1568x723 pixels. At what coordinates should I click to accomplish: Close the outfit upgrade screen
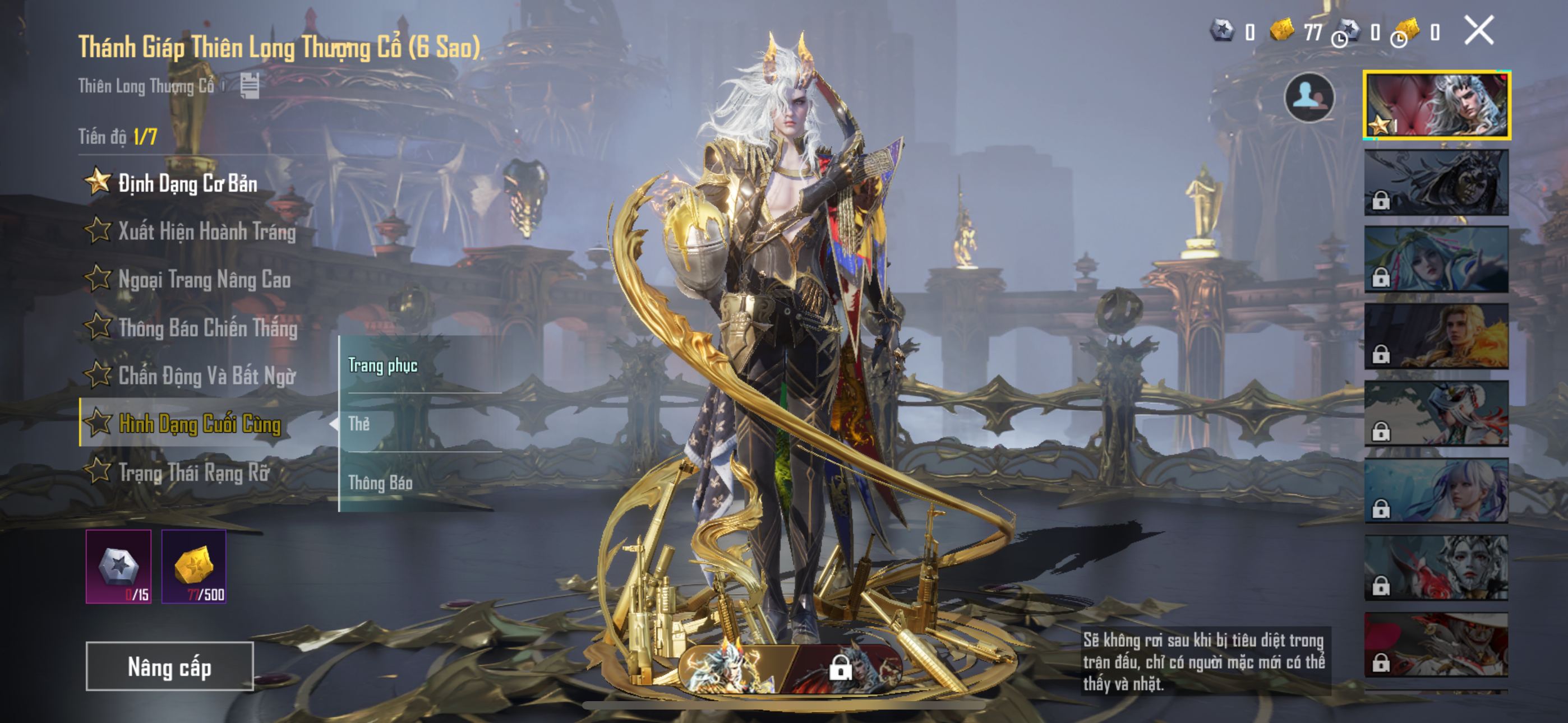click(1478, 30)
